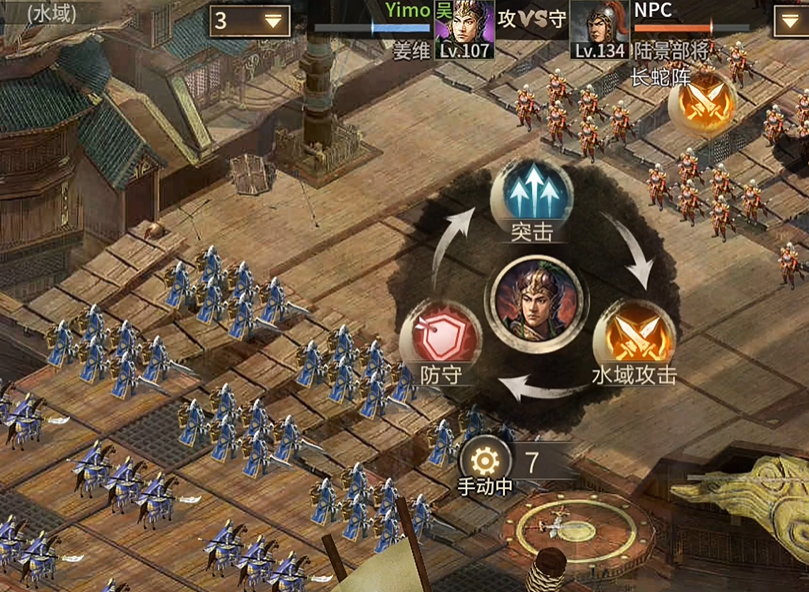
Task: Select the general portrait in the tactic wheel
Action: click(535, 299)
